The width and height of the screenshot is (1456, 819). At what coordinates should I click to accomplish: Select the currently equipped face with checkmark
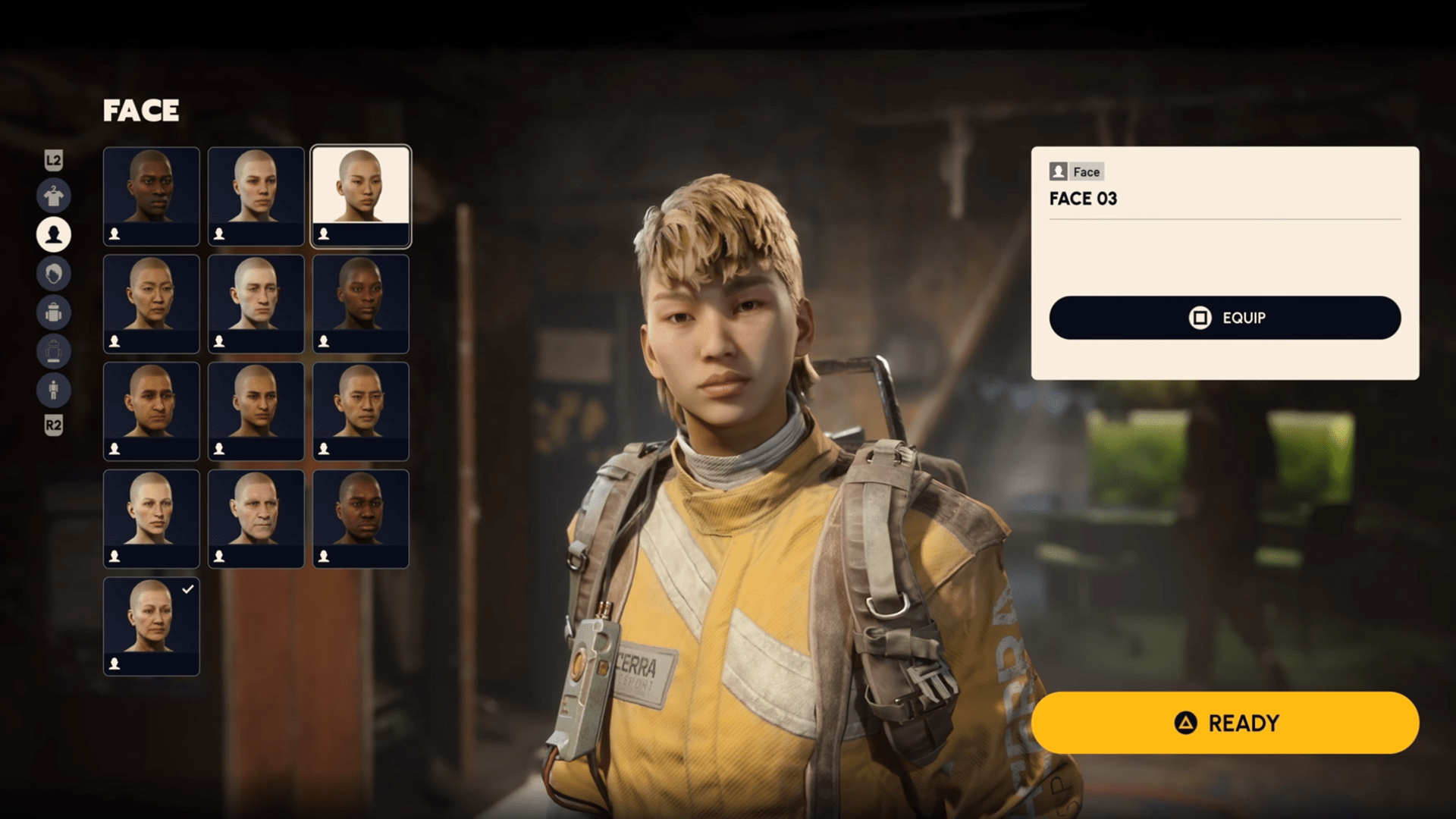[151, 626]
